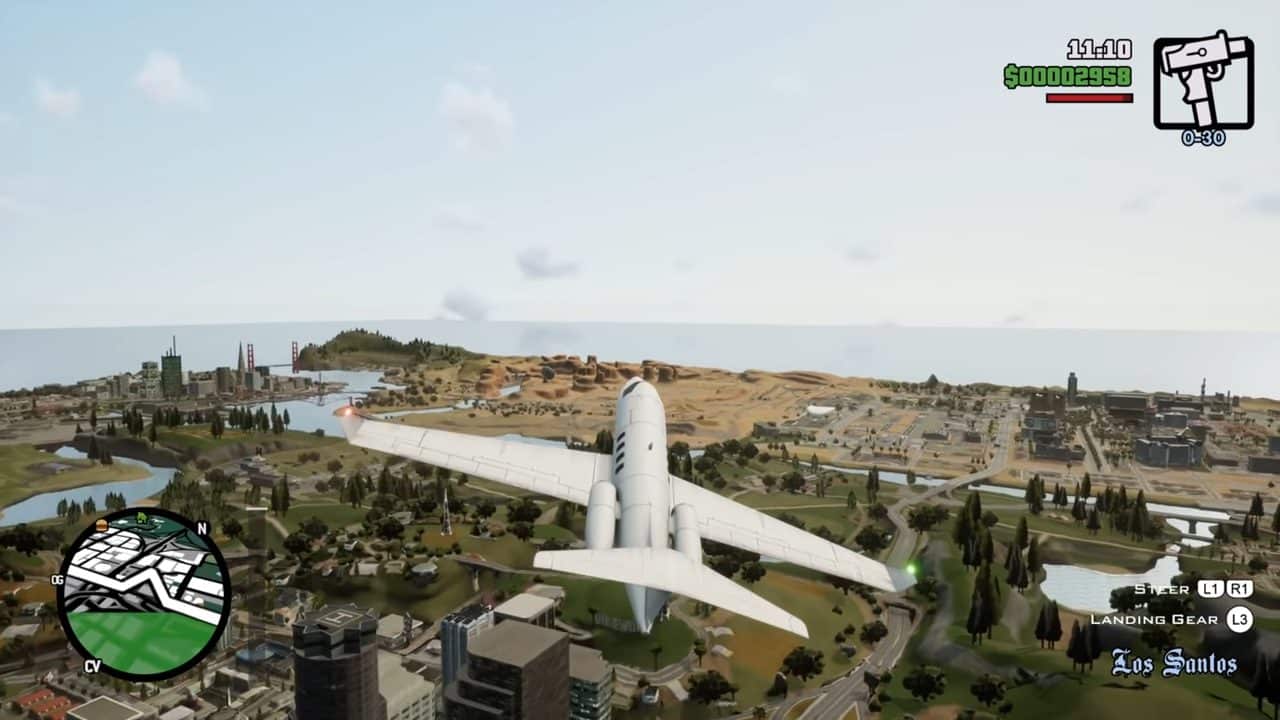Click the OG label on the minimap edge
The image size is (1280, 720).
[x=57, y=581]
